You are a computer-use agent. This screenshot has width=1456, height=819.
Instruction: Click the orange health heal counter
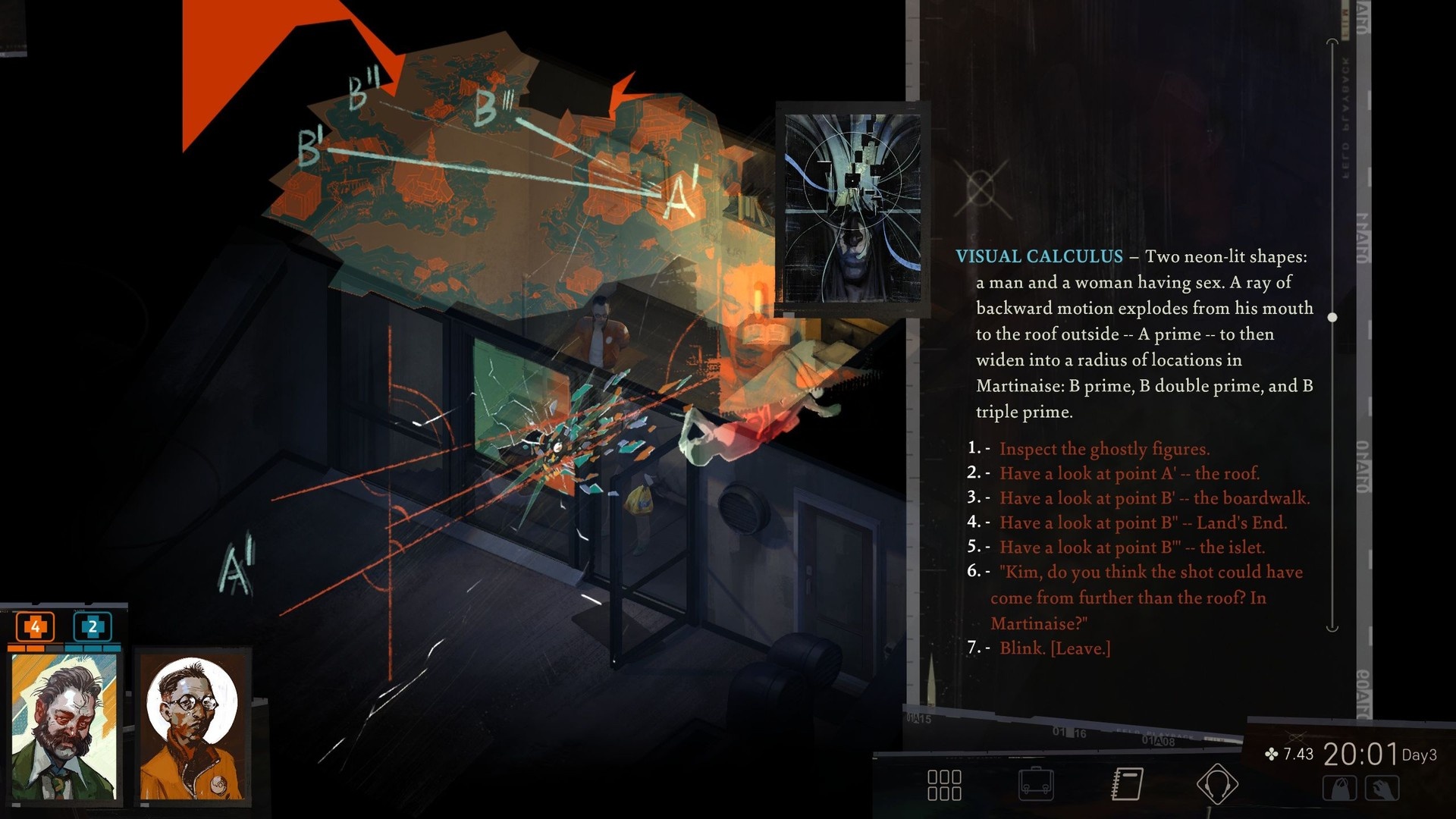coord(35,627)
